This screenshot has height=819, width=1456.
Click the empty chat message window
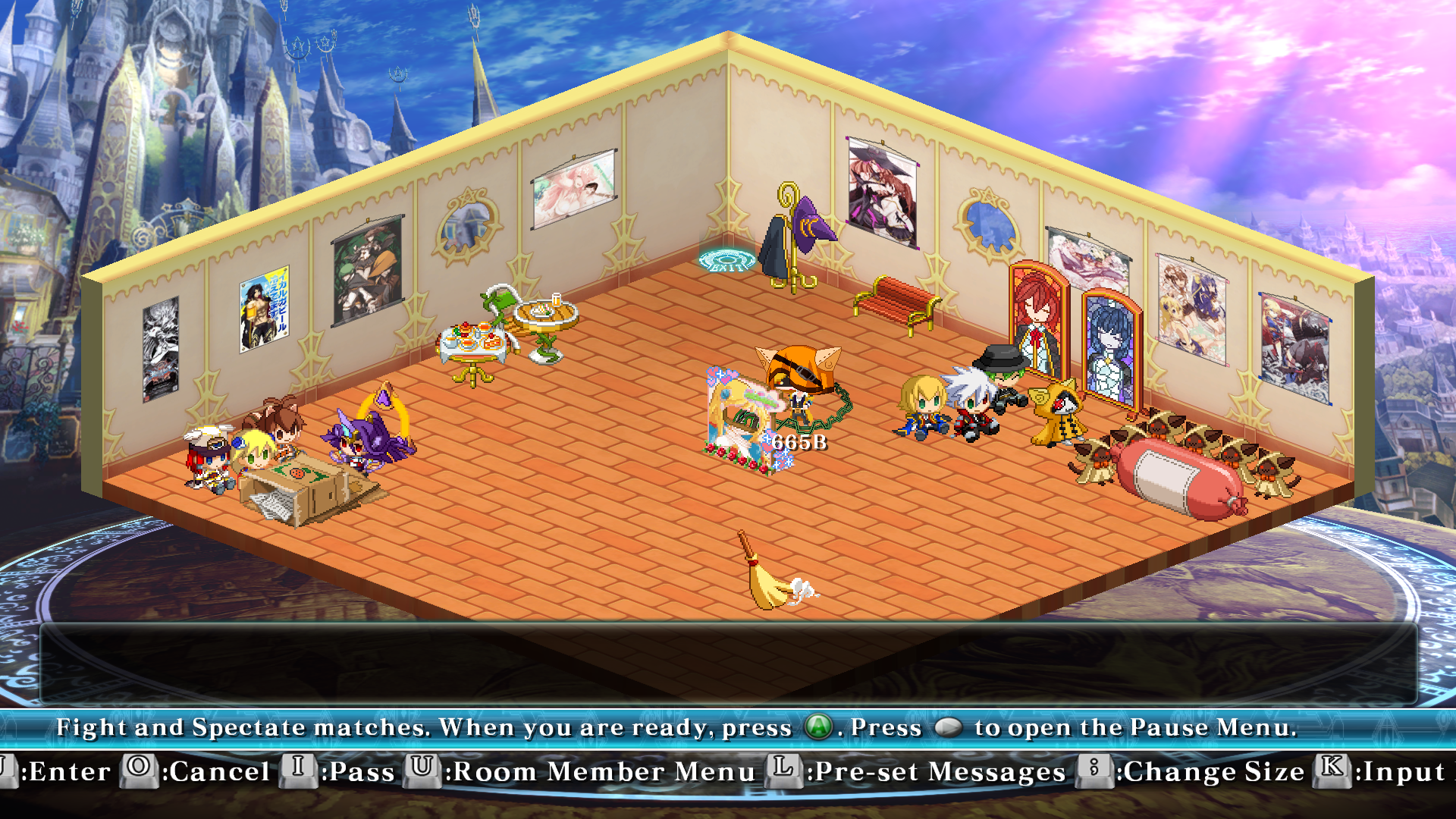pos(728,664)
